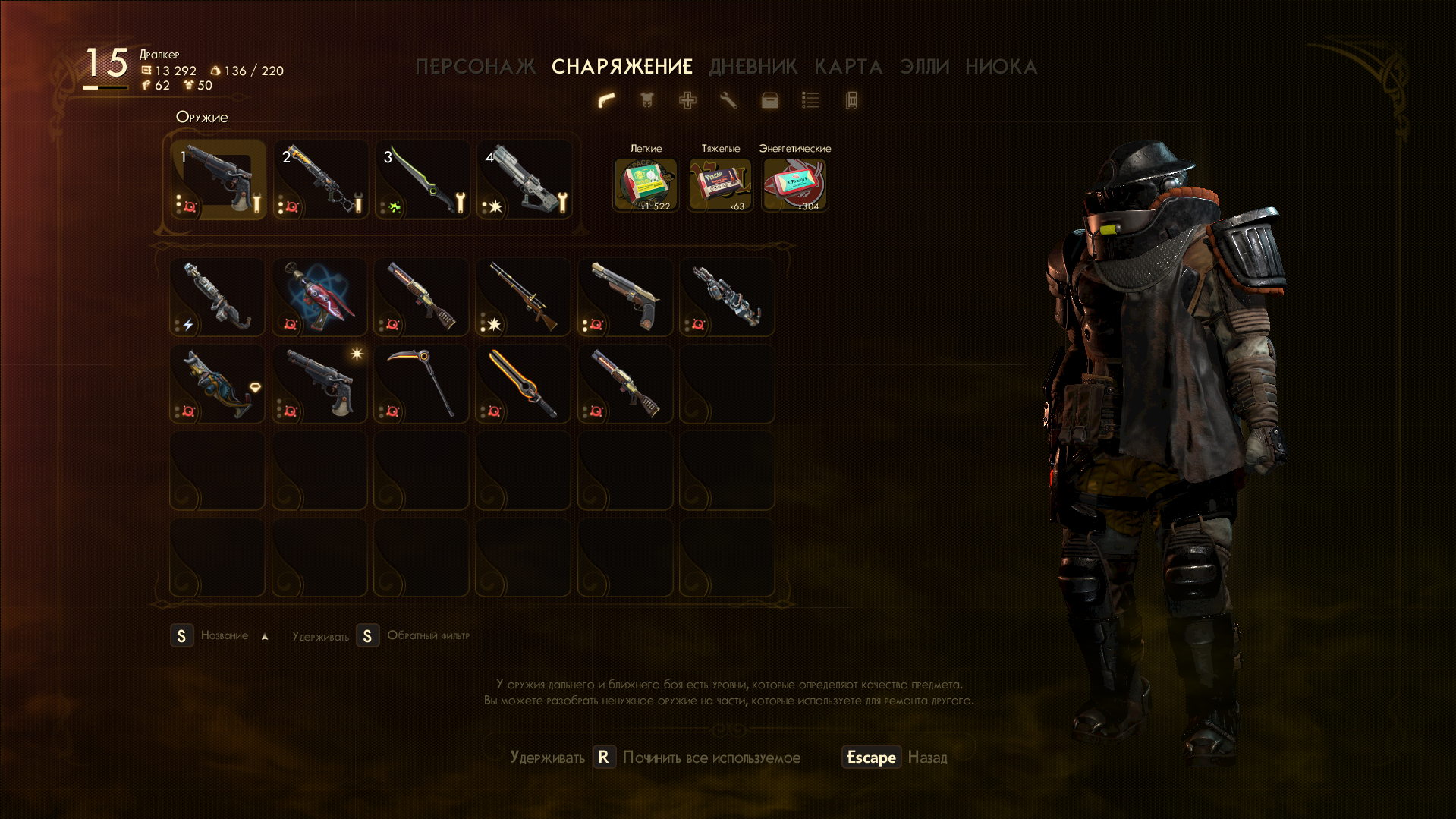Choose the green blade in slot 3
The height and width of the screenshot is (819, 1456).
point(422,179)
